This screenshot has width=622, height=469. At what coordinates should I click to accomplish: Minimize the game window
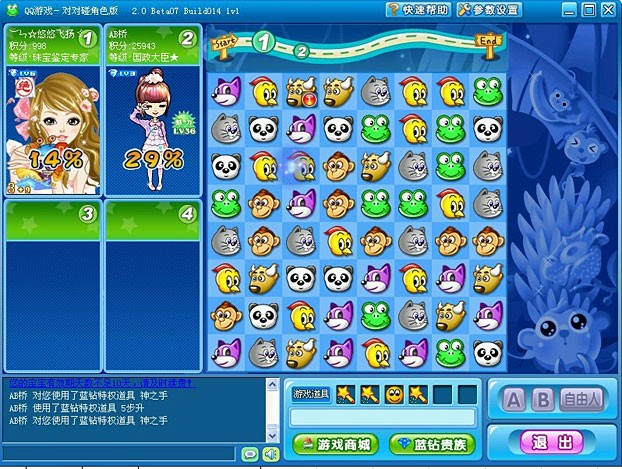[568, 10]
